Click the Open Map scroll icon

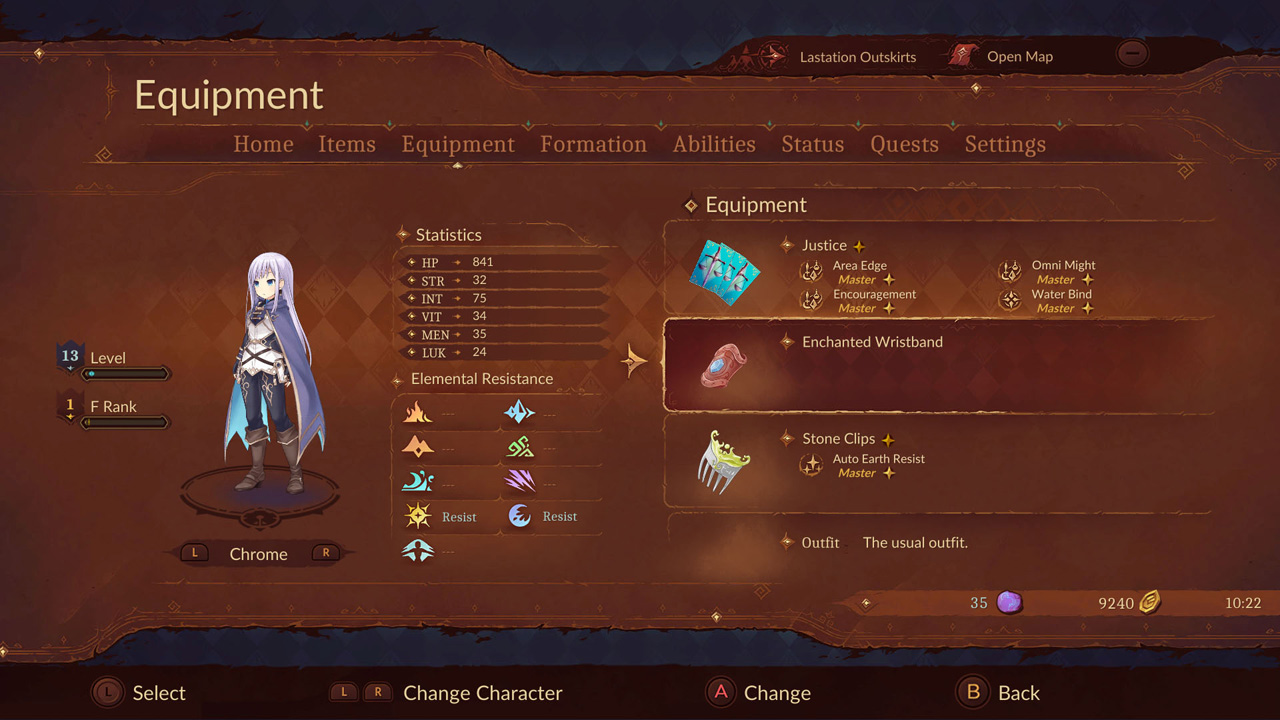pyautogui.click(x=962, y=55)
